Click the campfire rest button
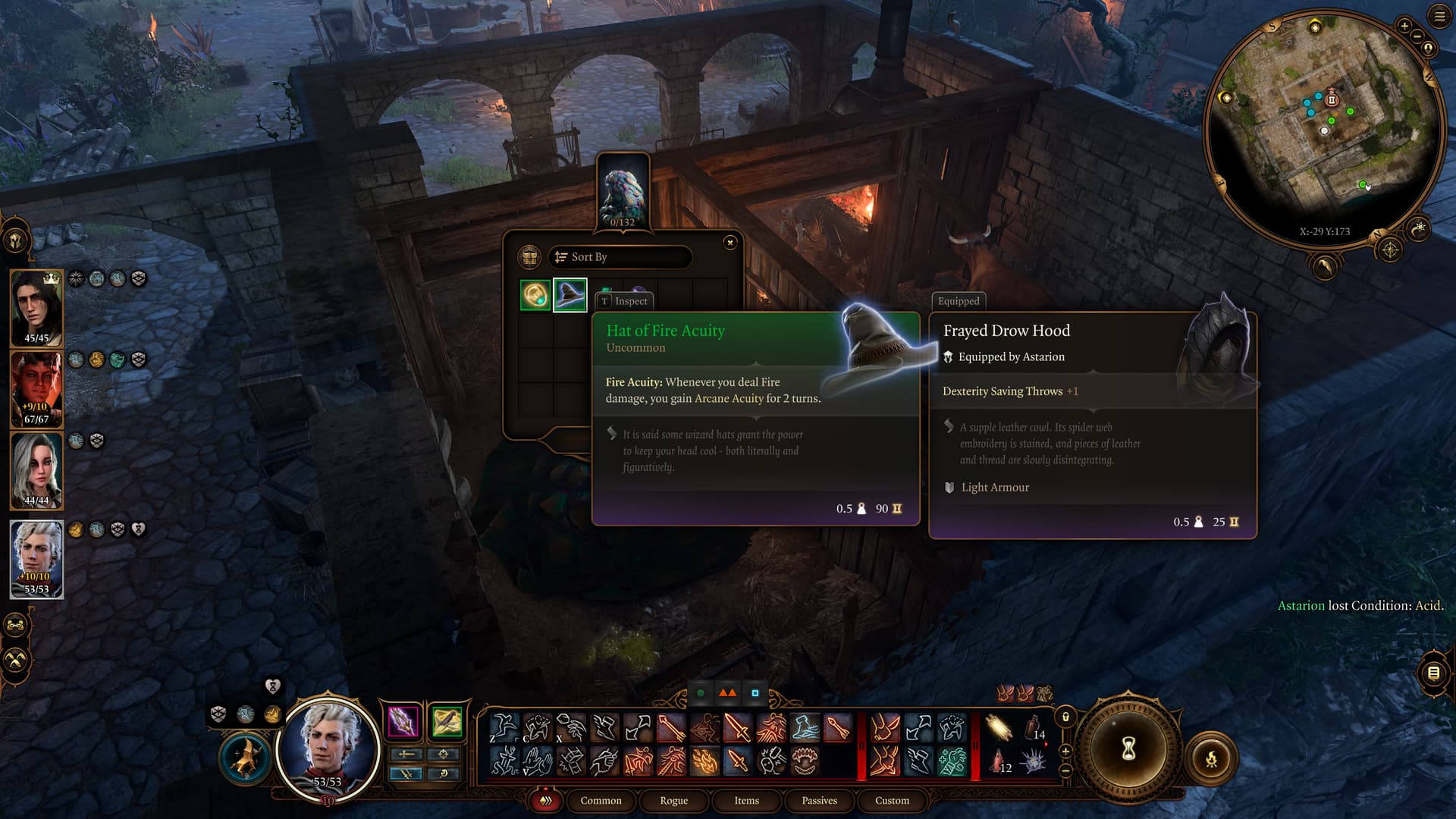The height and width of the screenshot is (819, 1456). click(x=1211, y=758)
